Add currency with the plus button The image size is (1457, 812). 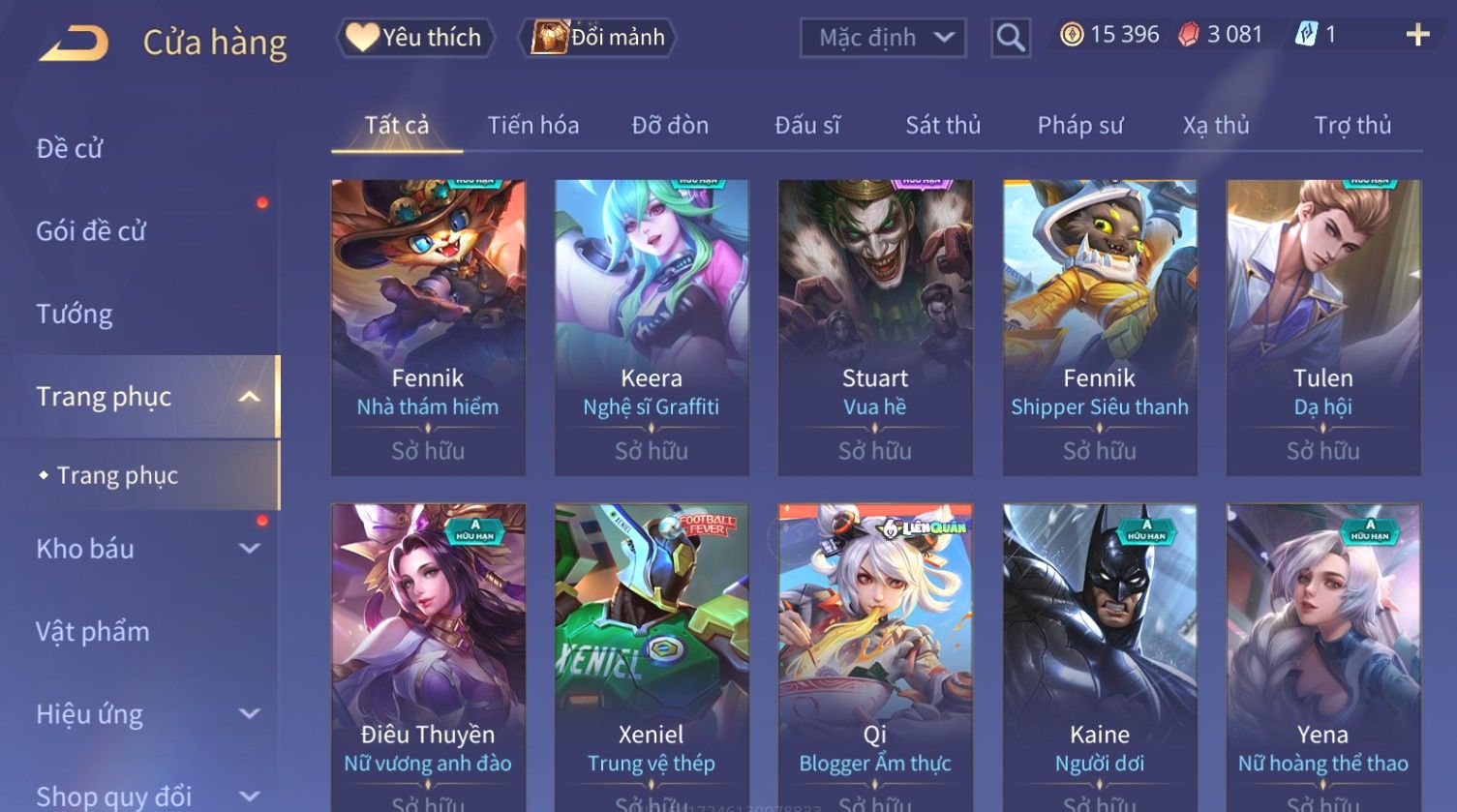1417,36
